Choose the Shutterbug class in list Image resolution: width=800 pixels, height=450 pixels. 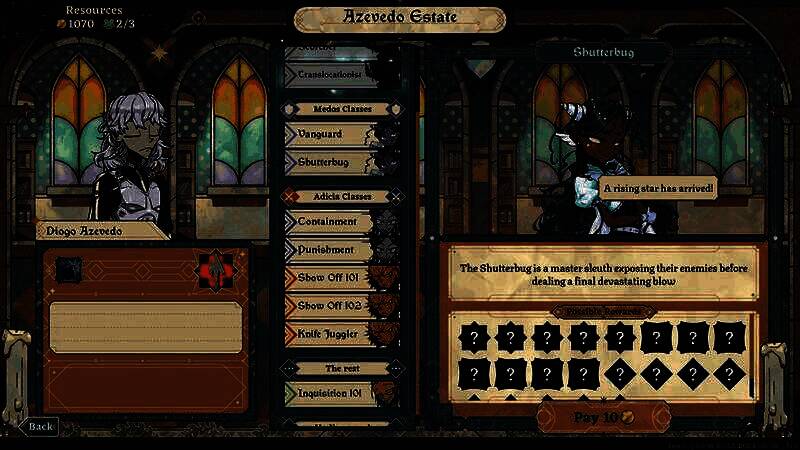pos(330,161)
